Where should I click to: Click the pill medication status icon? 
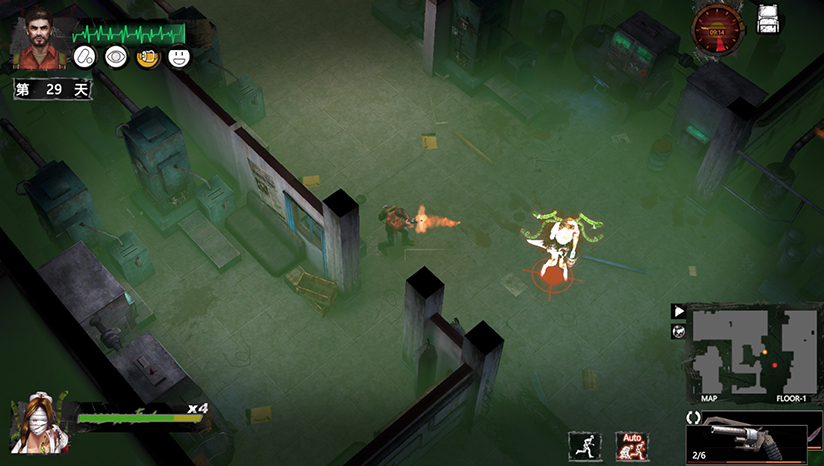[84, 59]
